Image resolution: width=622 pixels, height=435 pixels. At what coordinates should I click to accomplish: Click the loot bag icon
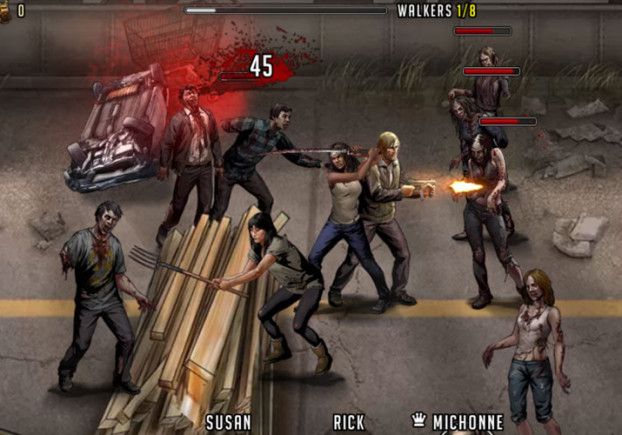[x=5, y=10]
